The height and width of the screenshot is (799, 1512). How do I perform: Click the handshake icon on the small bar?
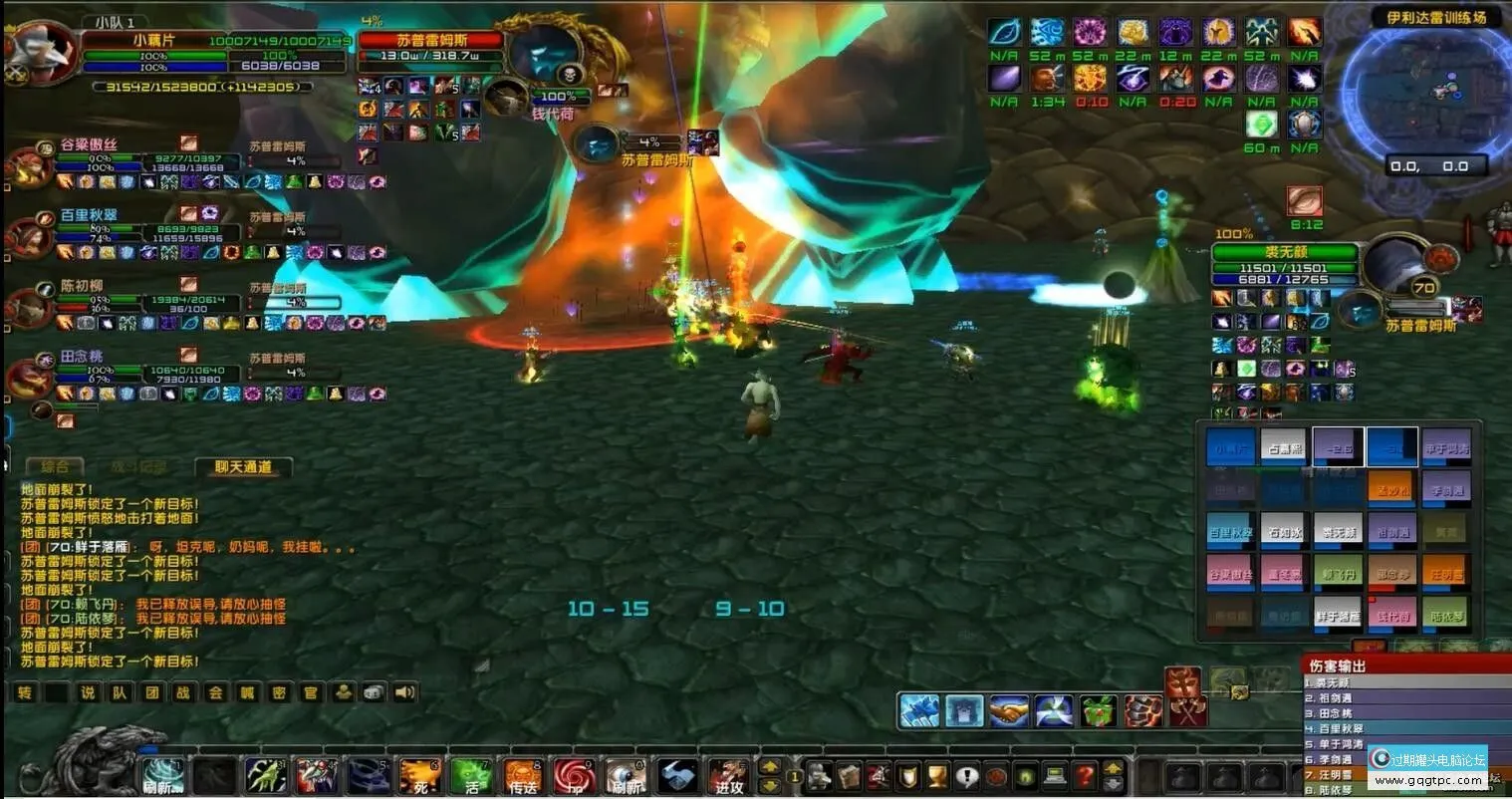pyautogui.click(x=1009, y=710)
